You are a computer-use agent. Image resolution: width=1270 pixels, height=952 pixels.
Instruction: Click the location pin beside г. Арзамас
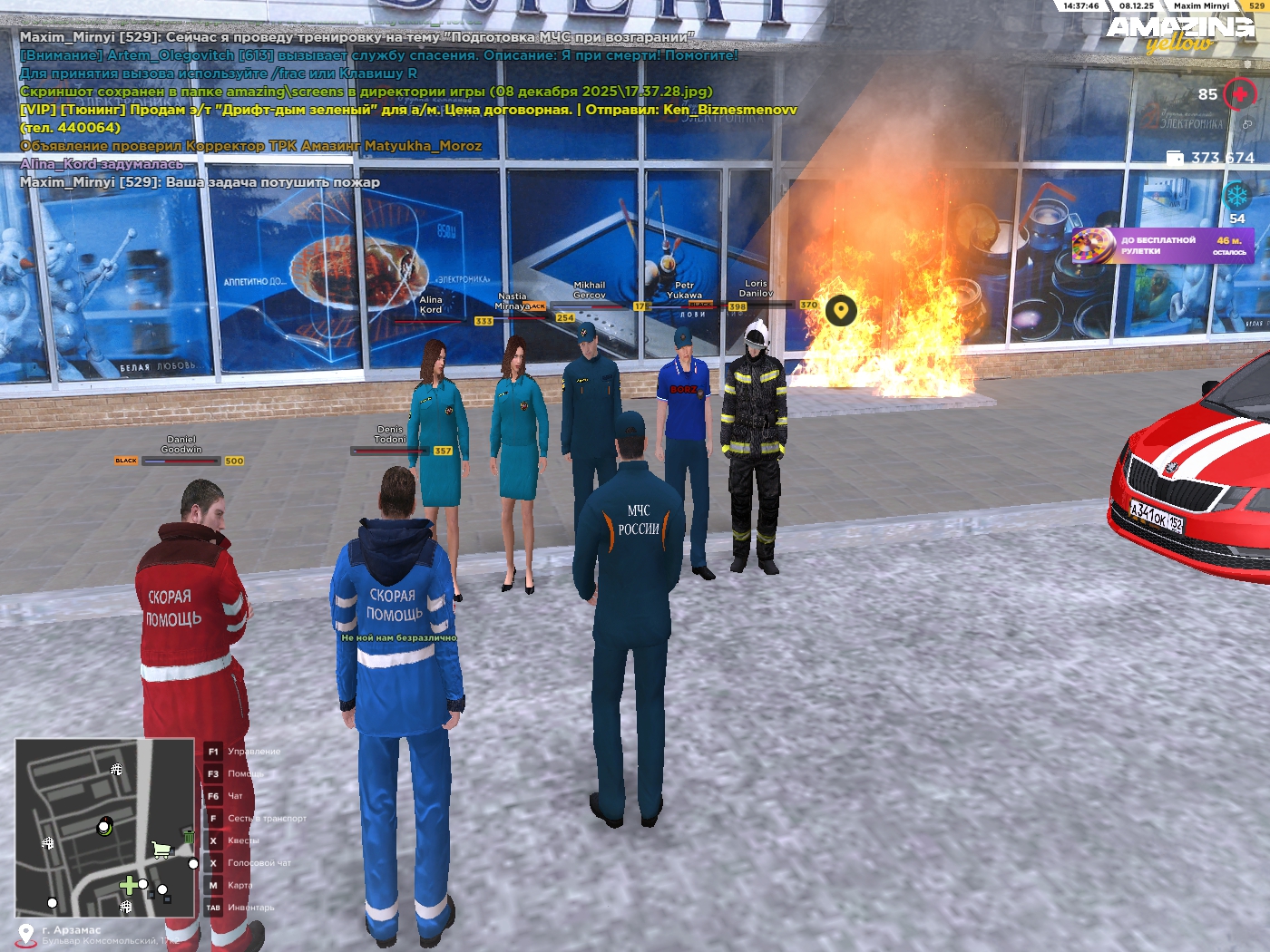[26, 935]
